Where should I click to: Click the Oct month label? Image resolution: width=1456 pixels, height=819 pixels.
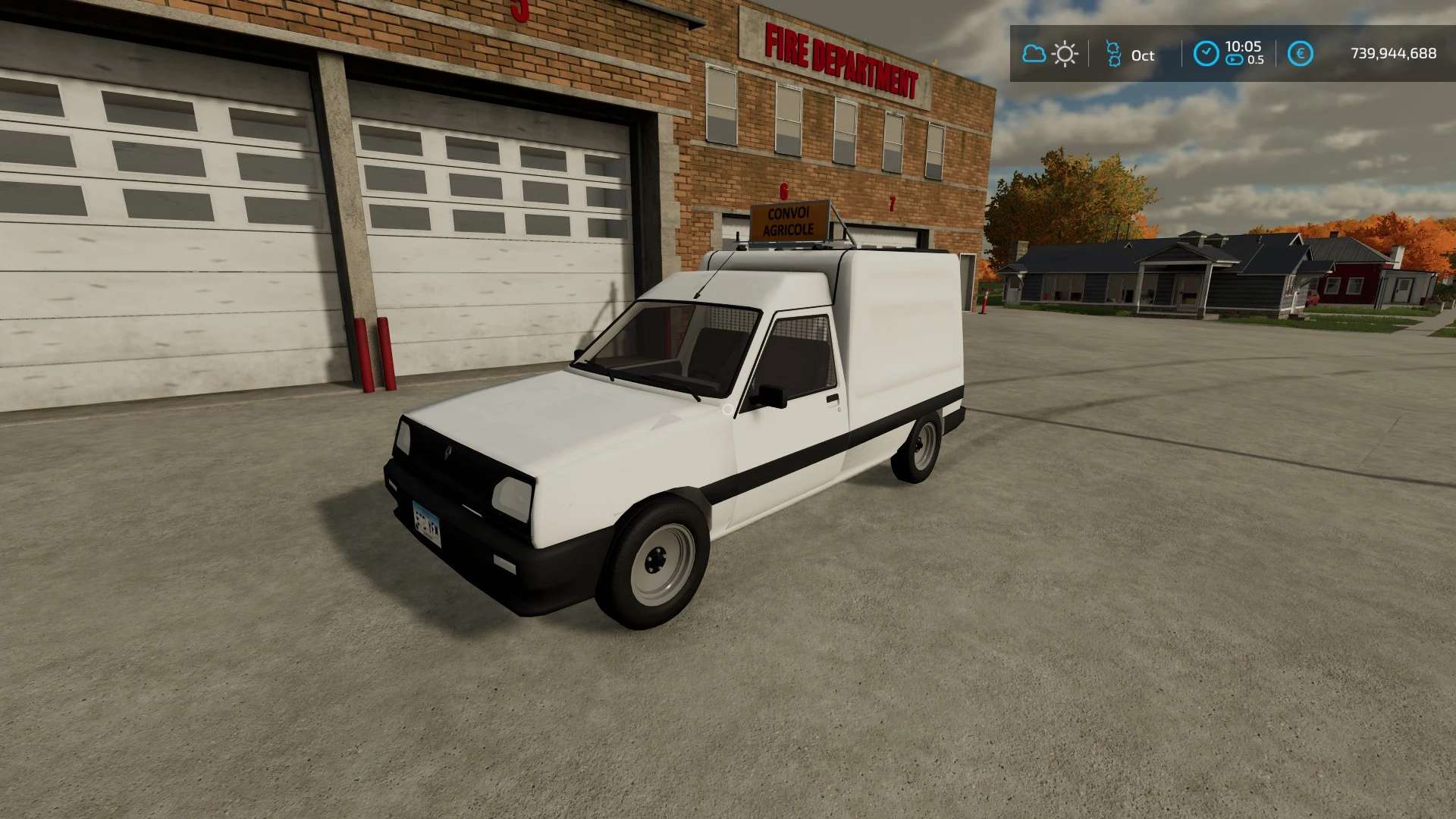pyautogui.click(x=1141, y=55)
